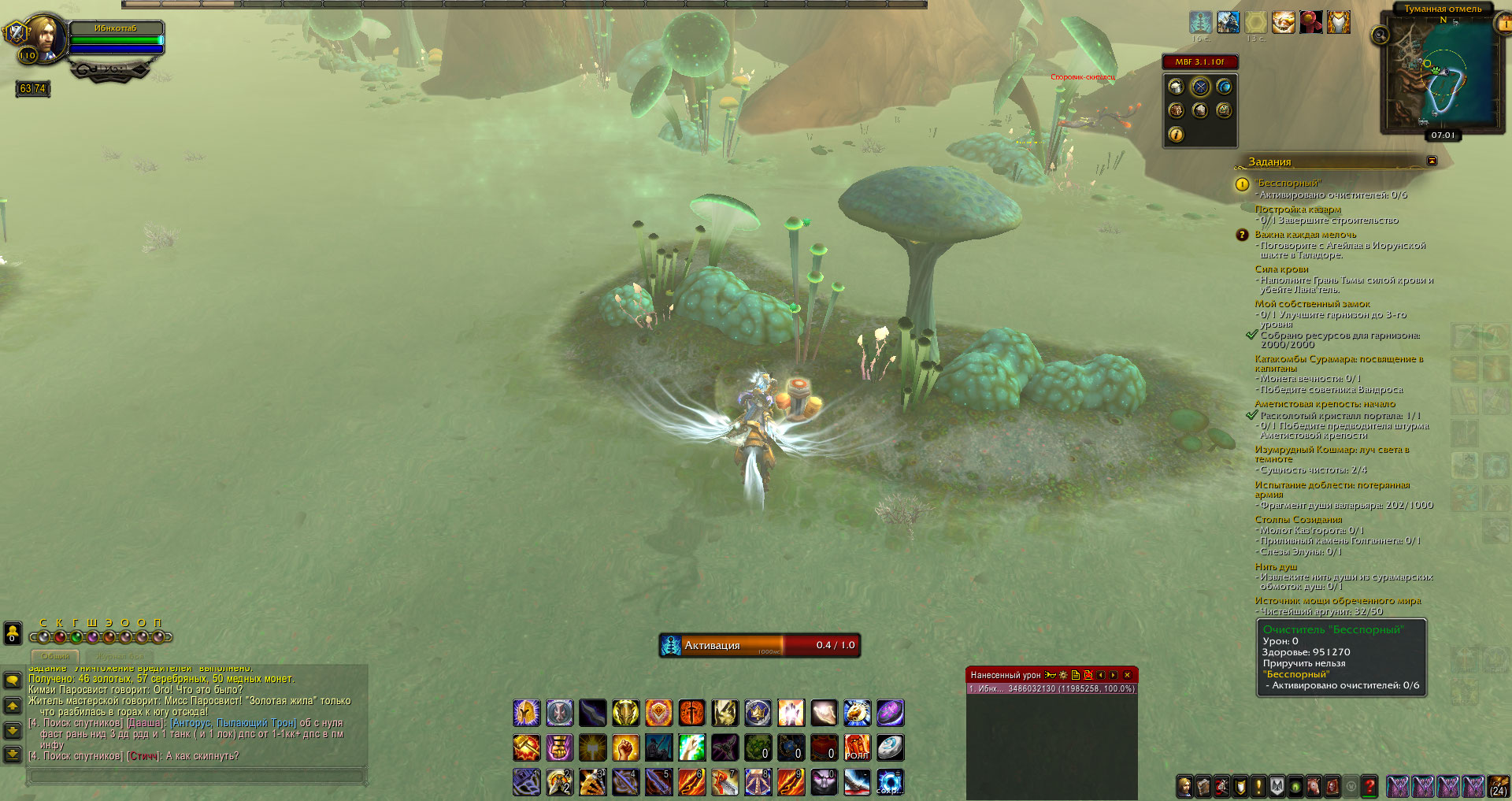Click the MBF 3.1.10f addon header
This screenshot has width=1512, height=801.
pyautogui.click(x=1199, y=61)
